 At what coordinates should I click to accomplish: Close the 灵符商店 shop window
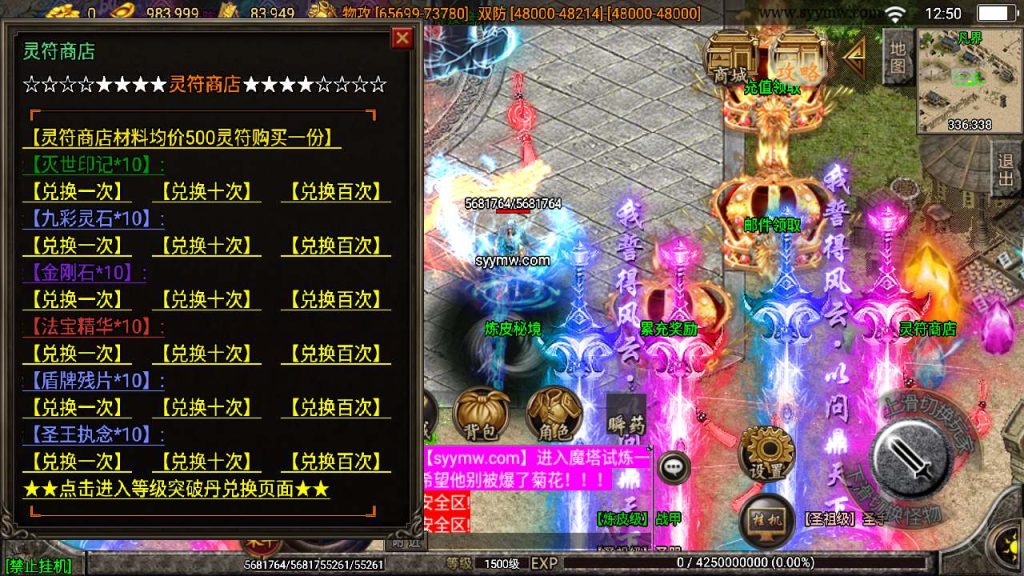(x=402, y=38)
